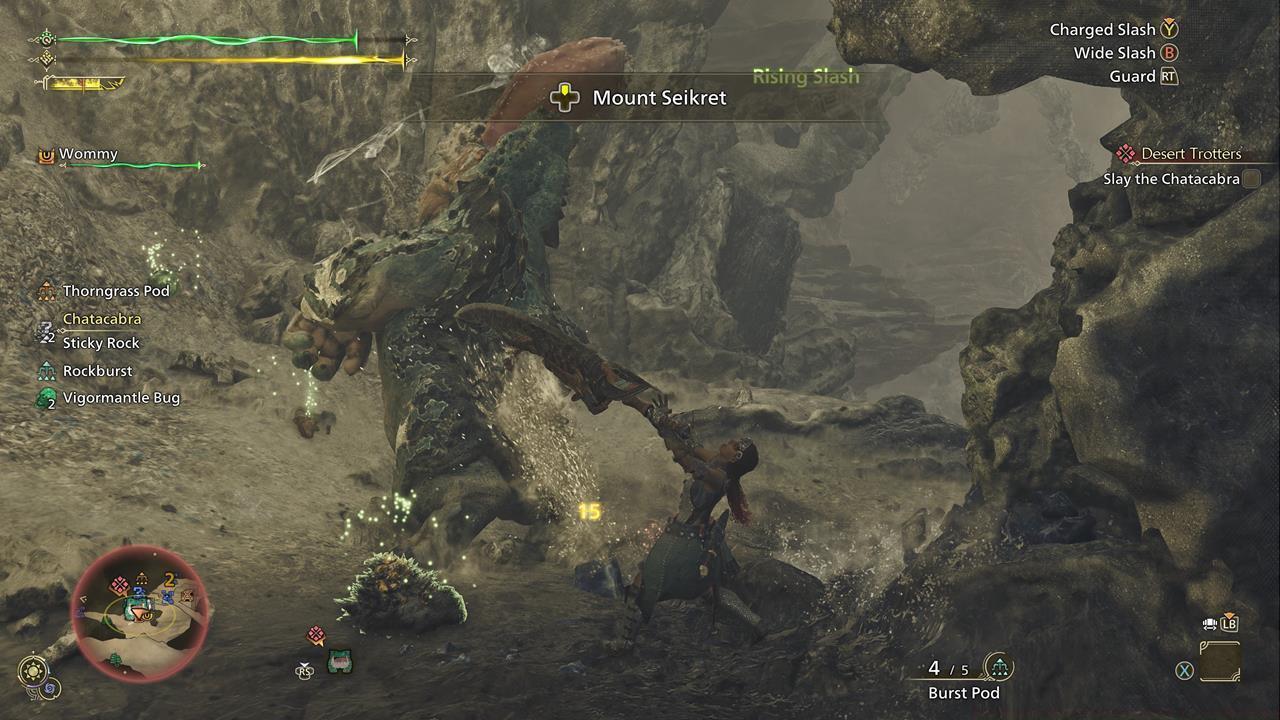Click the compass icon beside the minimap

click(x=33, y=670)
